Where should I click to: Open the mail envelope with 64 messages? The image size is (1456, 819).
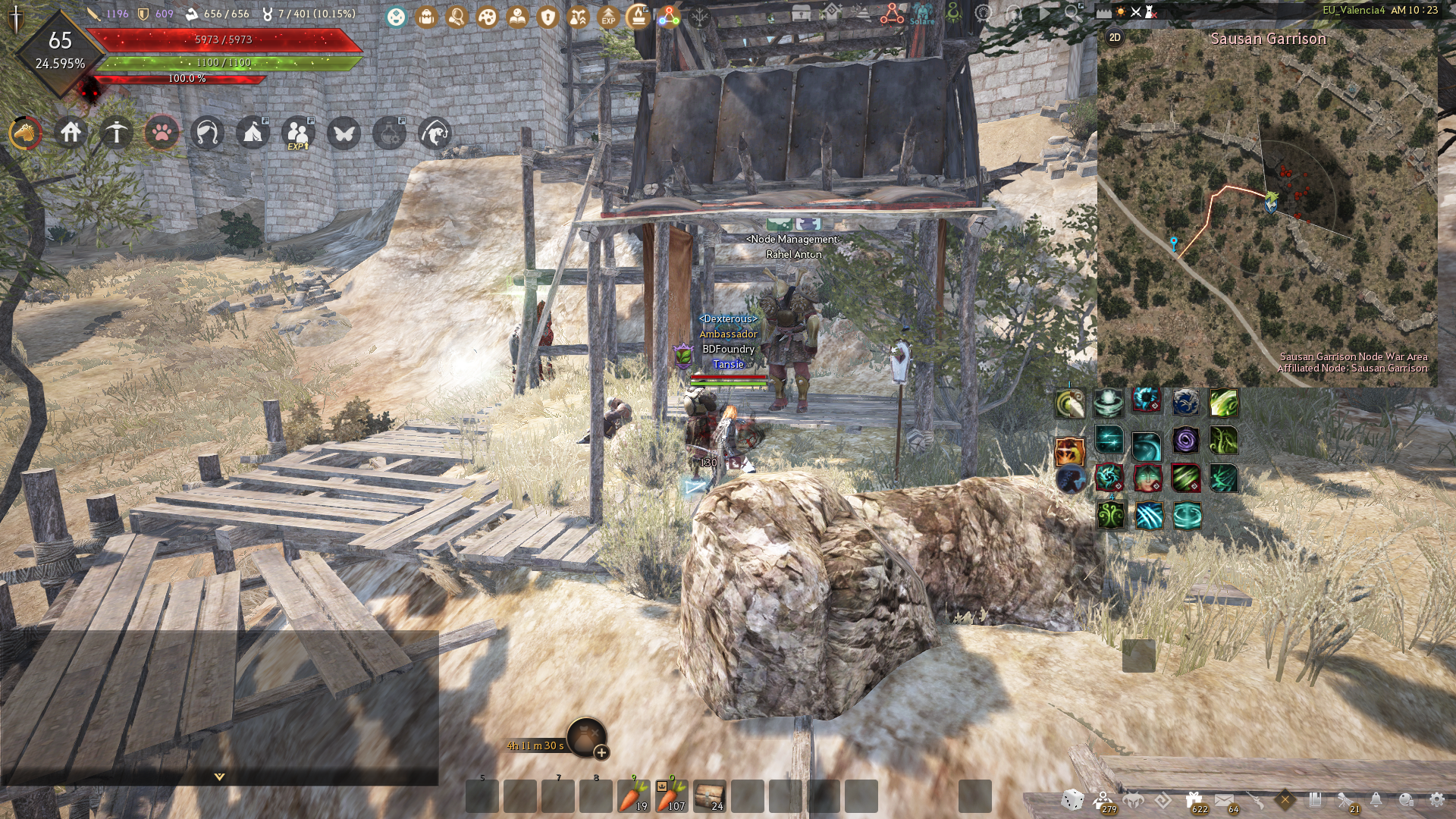[1224, 801]
